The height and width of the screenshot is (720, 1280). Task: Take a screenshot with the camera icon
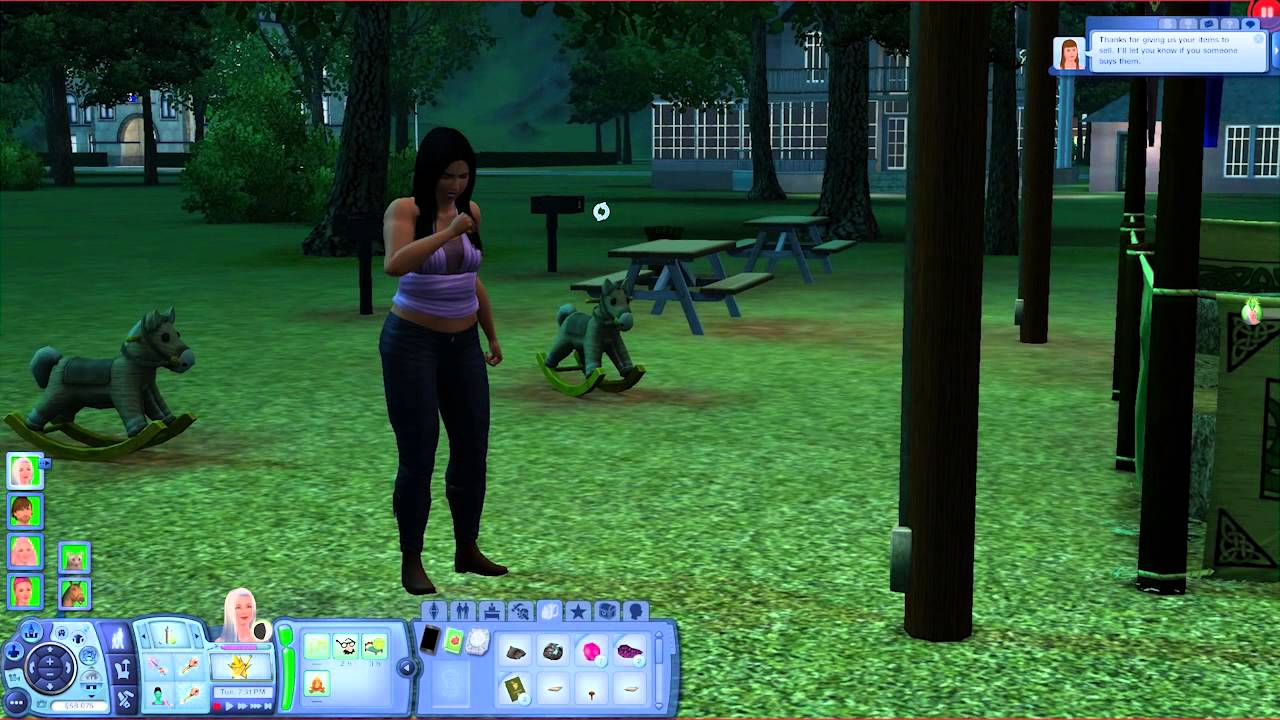pyautogui.click(x=42, y=703)
